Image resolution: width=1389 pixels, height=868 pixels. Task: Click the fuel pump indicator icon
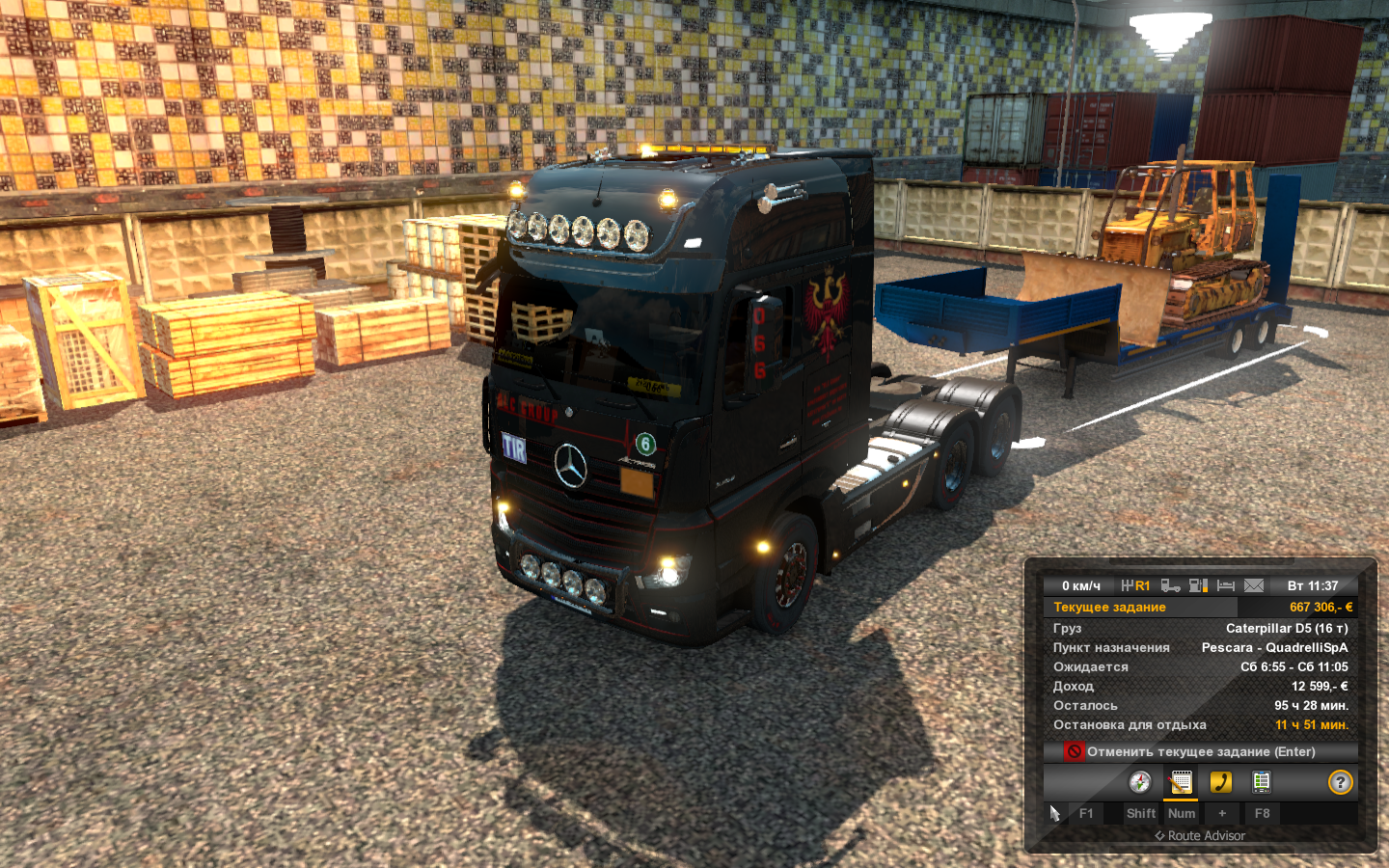[x=1199, y=585]
